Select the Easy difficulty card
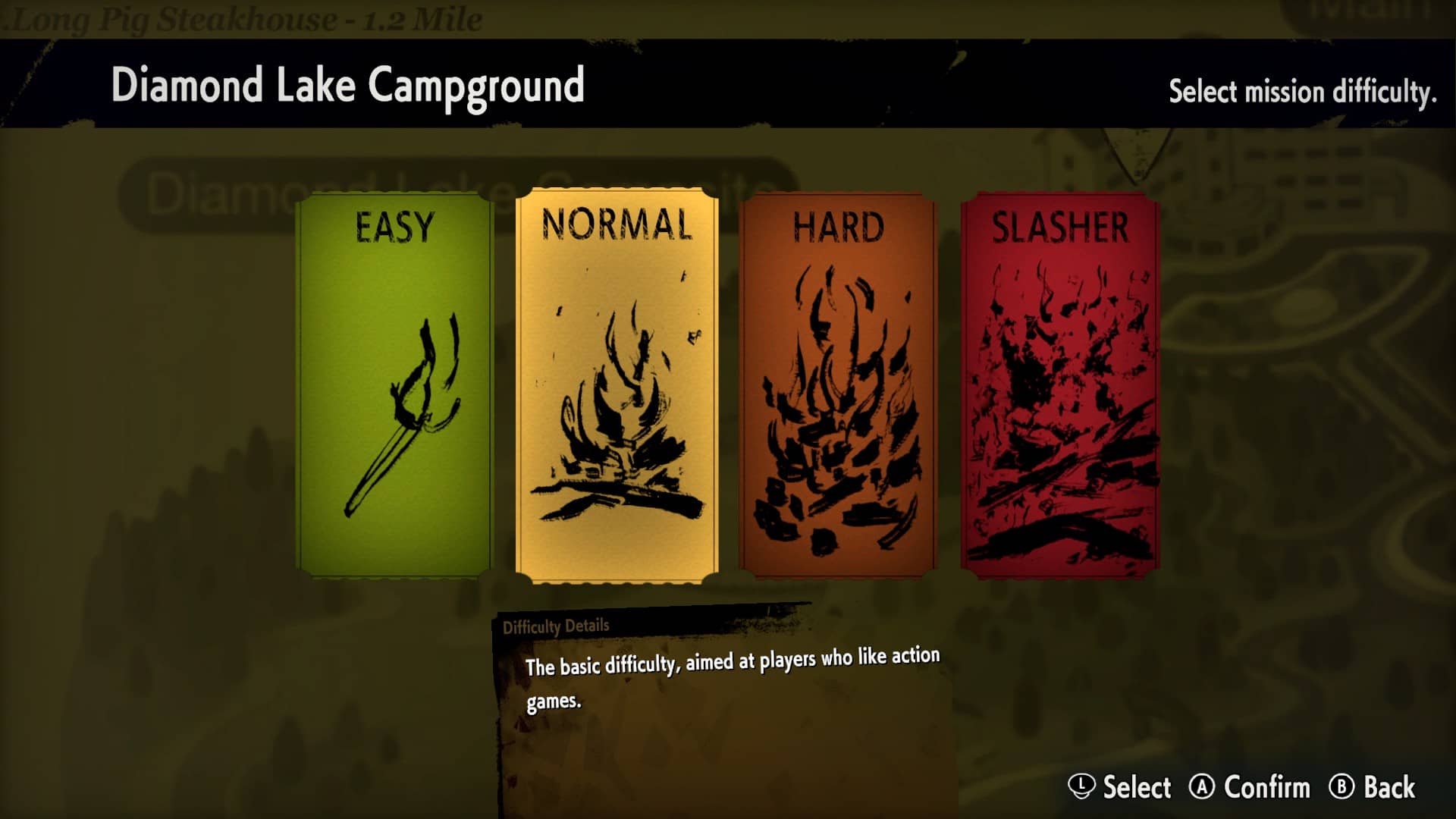Viewport: 1456px width, 819px height. 394,385
